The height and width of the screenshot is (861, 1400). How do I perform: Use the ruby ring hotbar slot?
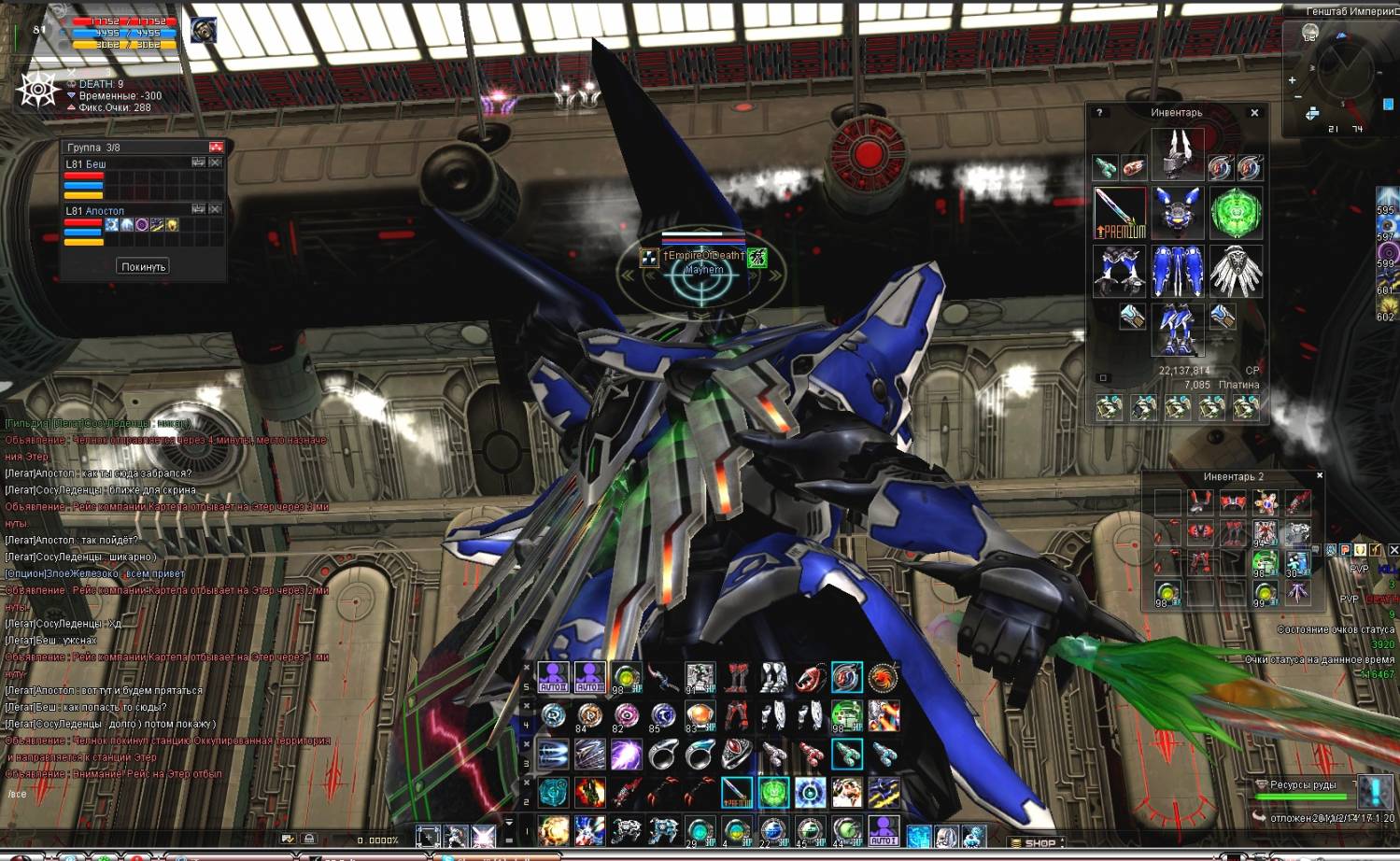pos(737,754)
